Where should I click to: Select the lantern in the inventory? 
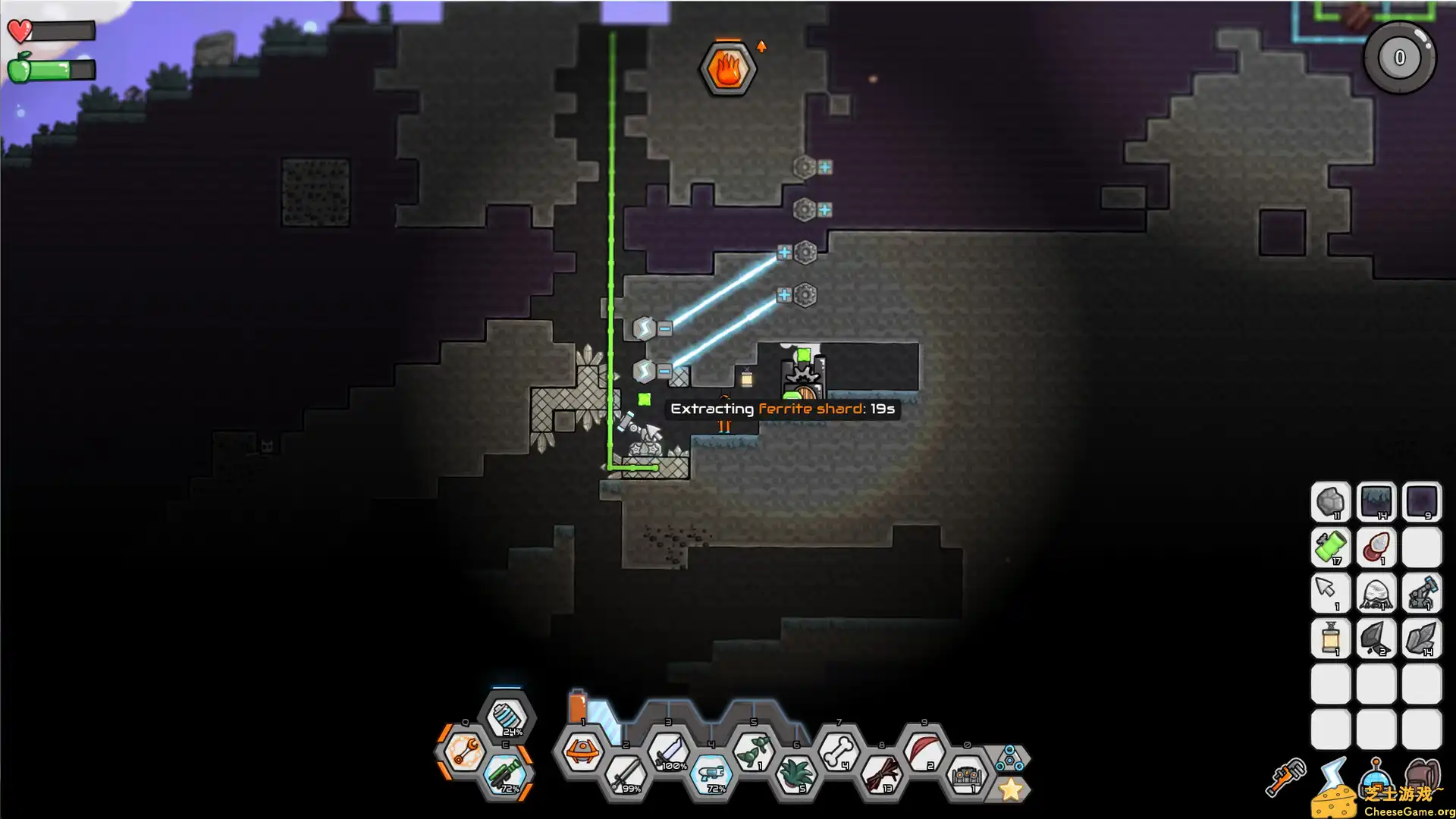coord(1331,639)
